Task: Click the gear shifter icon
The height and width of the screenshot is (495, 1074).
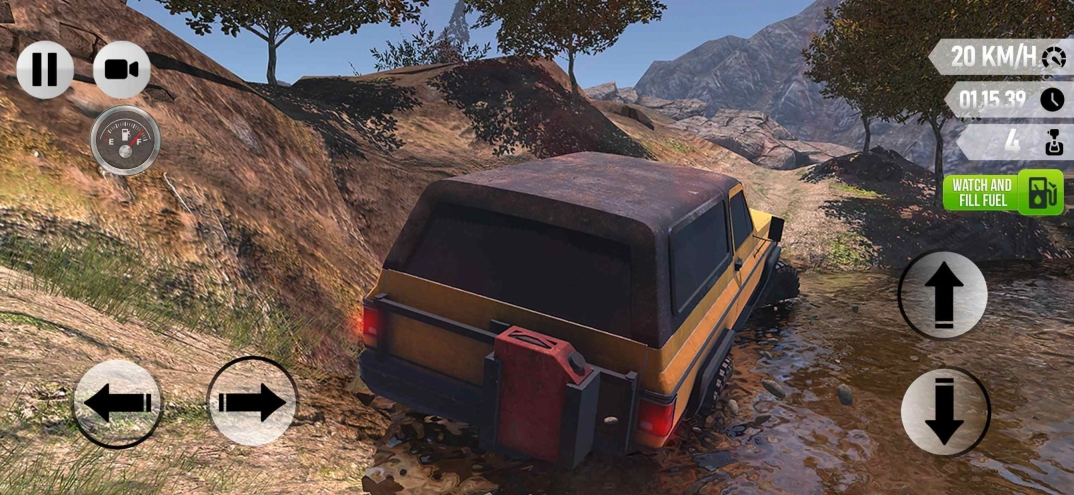Action: 1051,143
